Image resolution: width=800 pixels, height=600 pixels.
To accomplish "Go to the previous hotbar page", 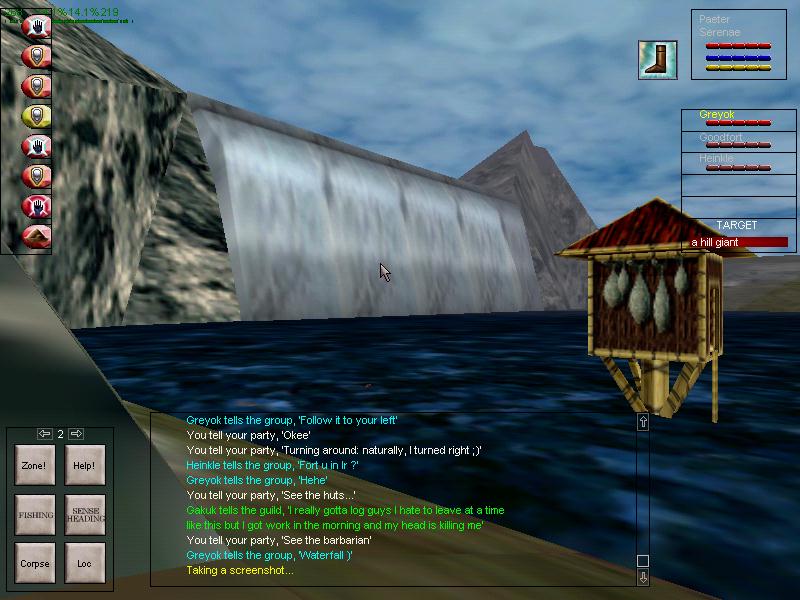I will coord(44,434).
